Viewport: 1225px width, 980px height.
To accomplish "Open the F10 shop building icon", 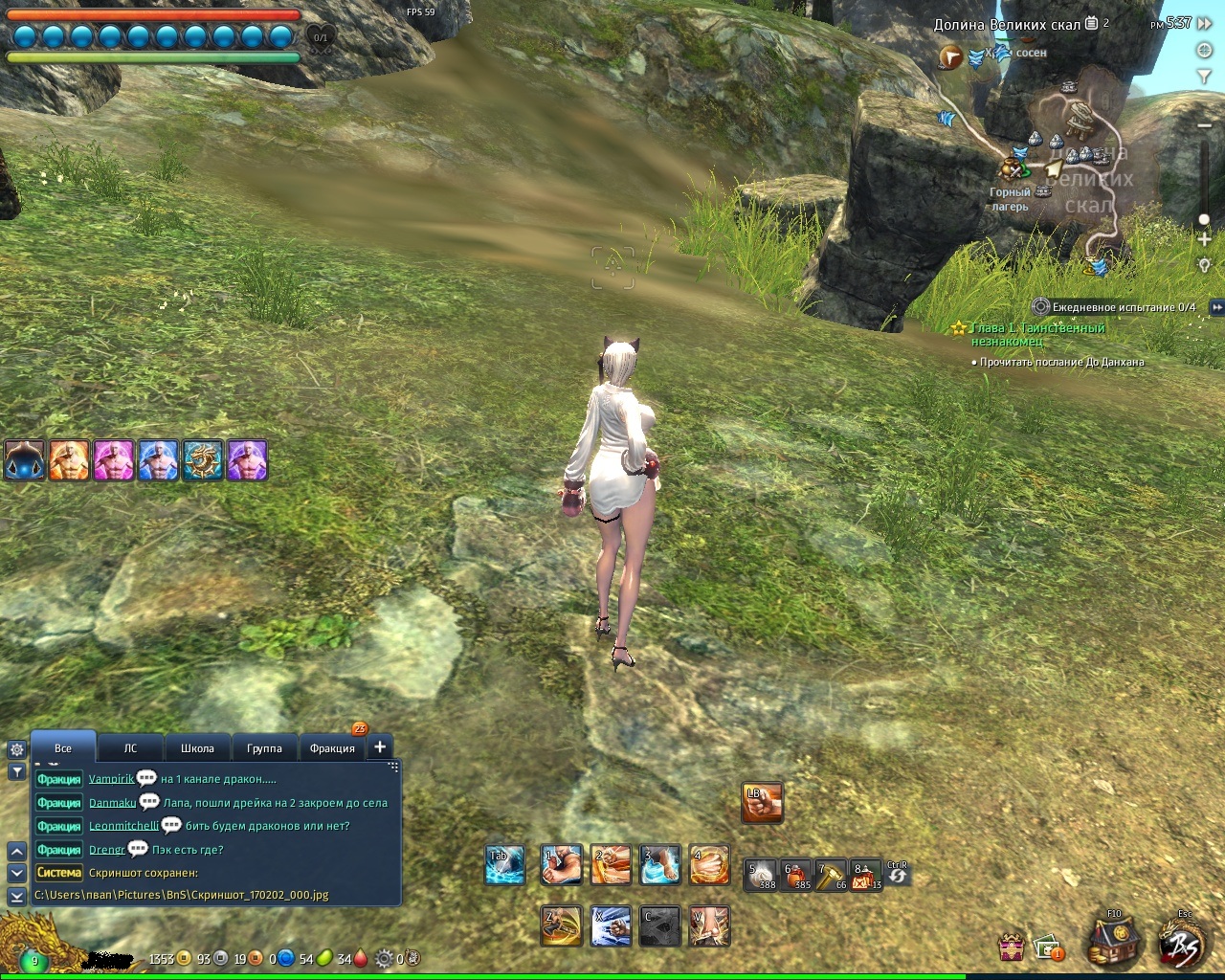I will tap(1114, 940).
